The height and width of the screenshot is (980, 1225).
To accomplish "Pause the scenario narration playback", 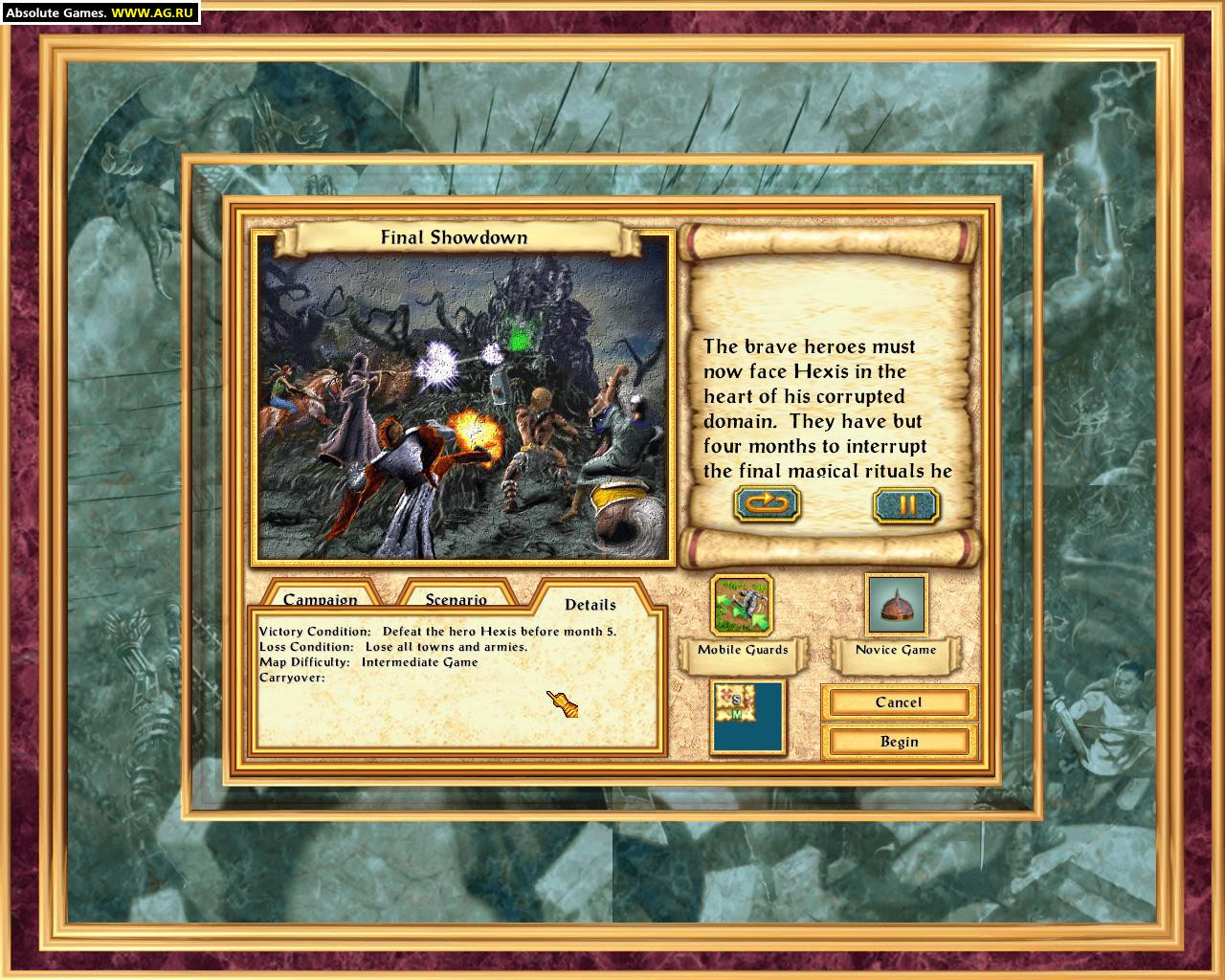I will click(905, 504).
